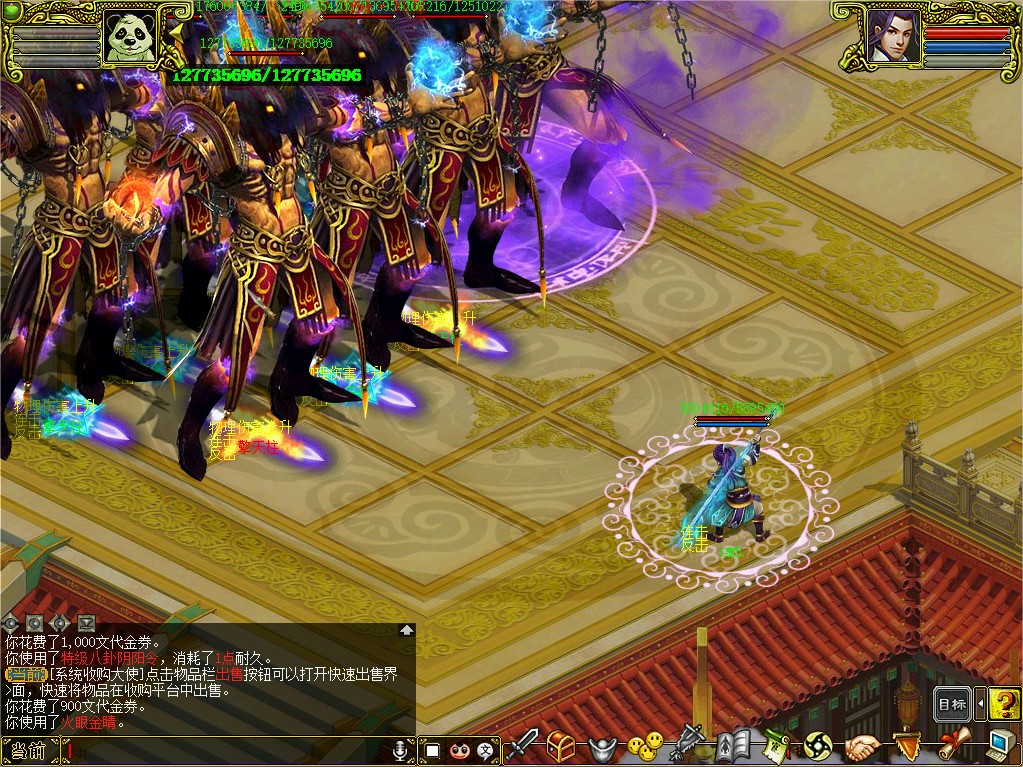Open the smiley faces friends icon
The image size is (1023, 767).
coord(645,745)
